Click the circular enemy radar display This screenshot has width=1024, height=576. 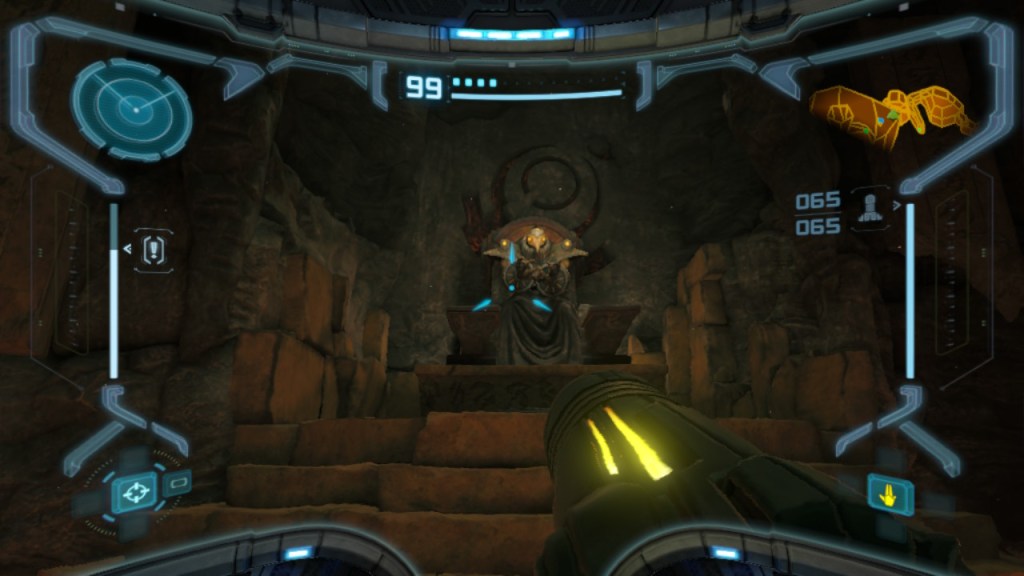click(x=131, y=108)
